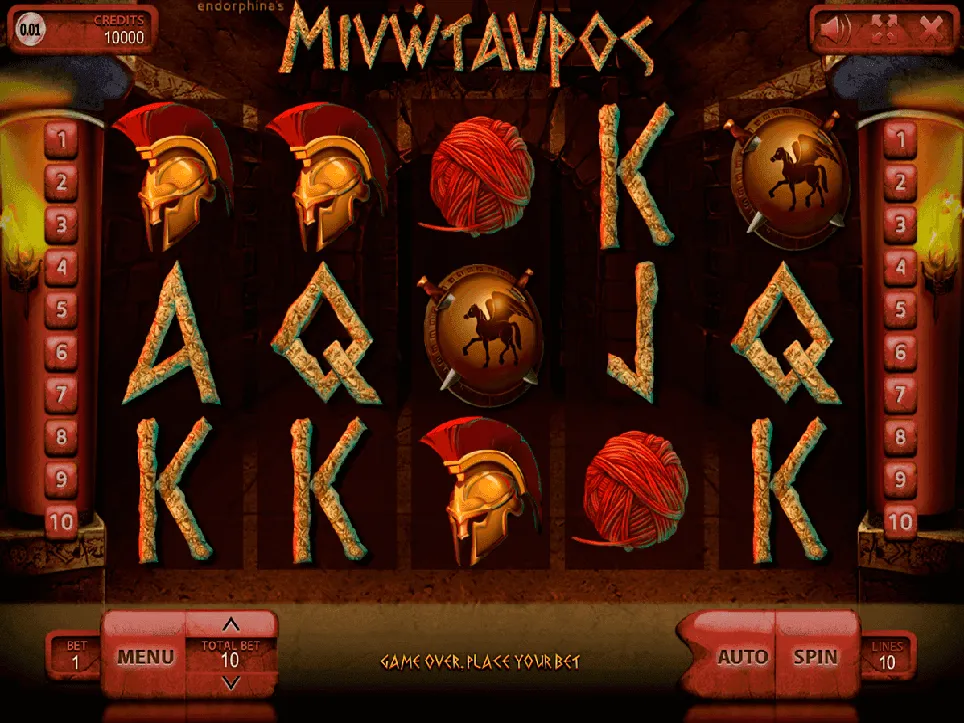Screen dimensions: 964x723
Task: Select payline 5 on the left pillar
Action: tap(61, 310)
